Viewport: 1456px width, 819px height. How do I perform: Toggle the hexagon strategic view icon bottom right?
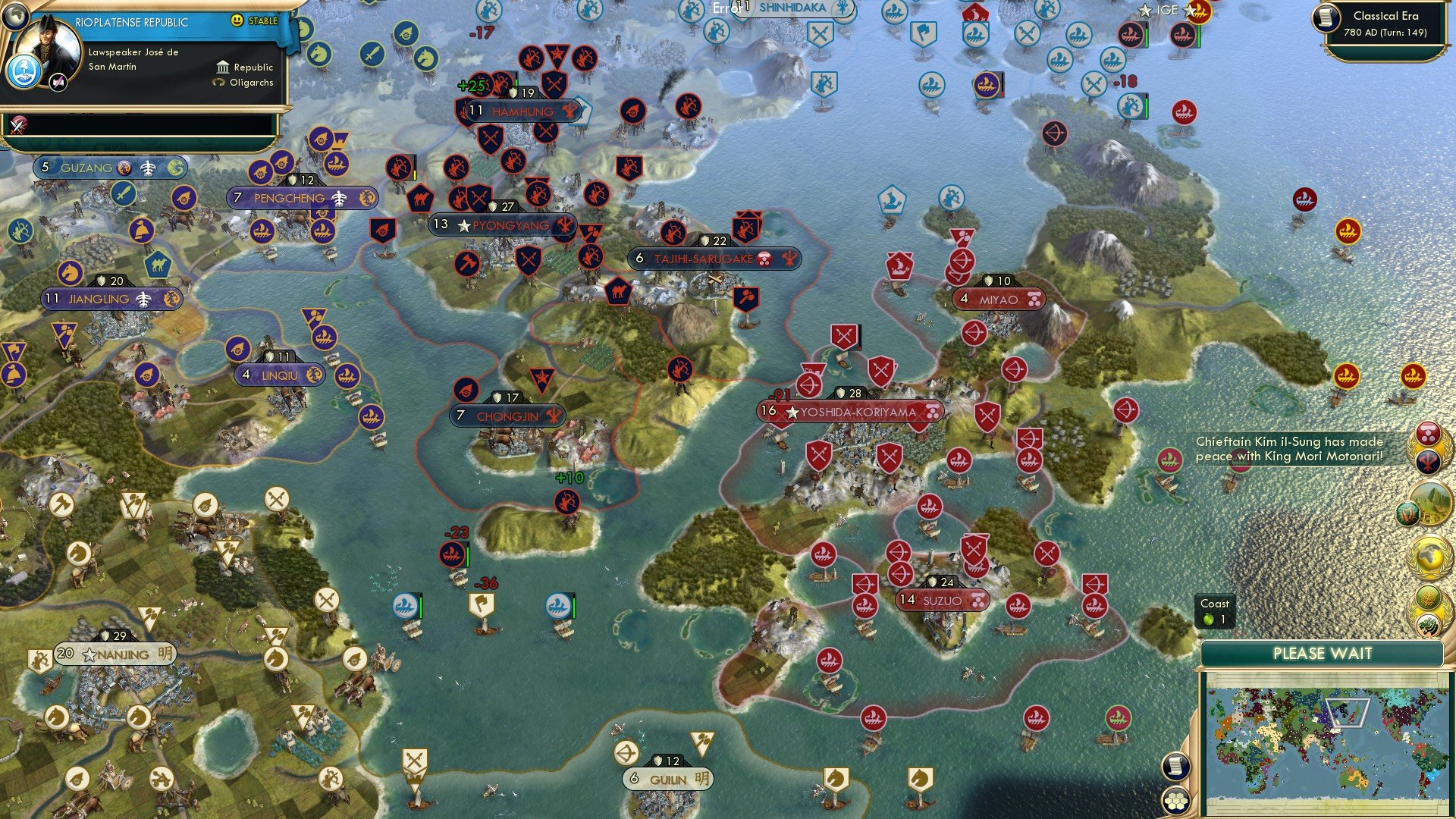coord(1175,798)
